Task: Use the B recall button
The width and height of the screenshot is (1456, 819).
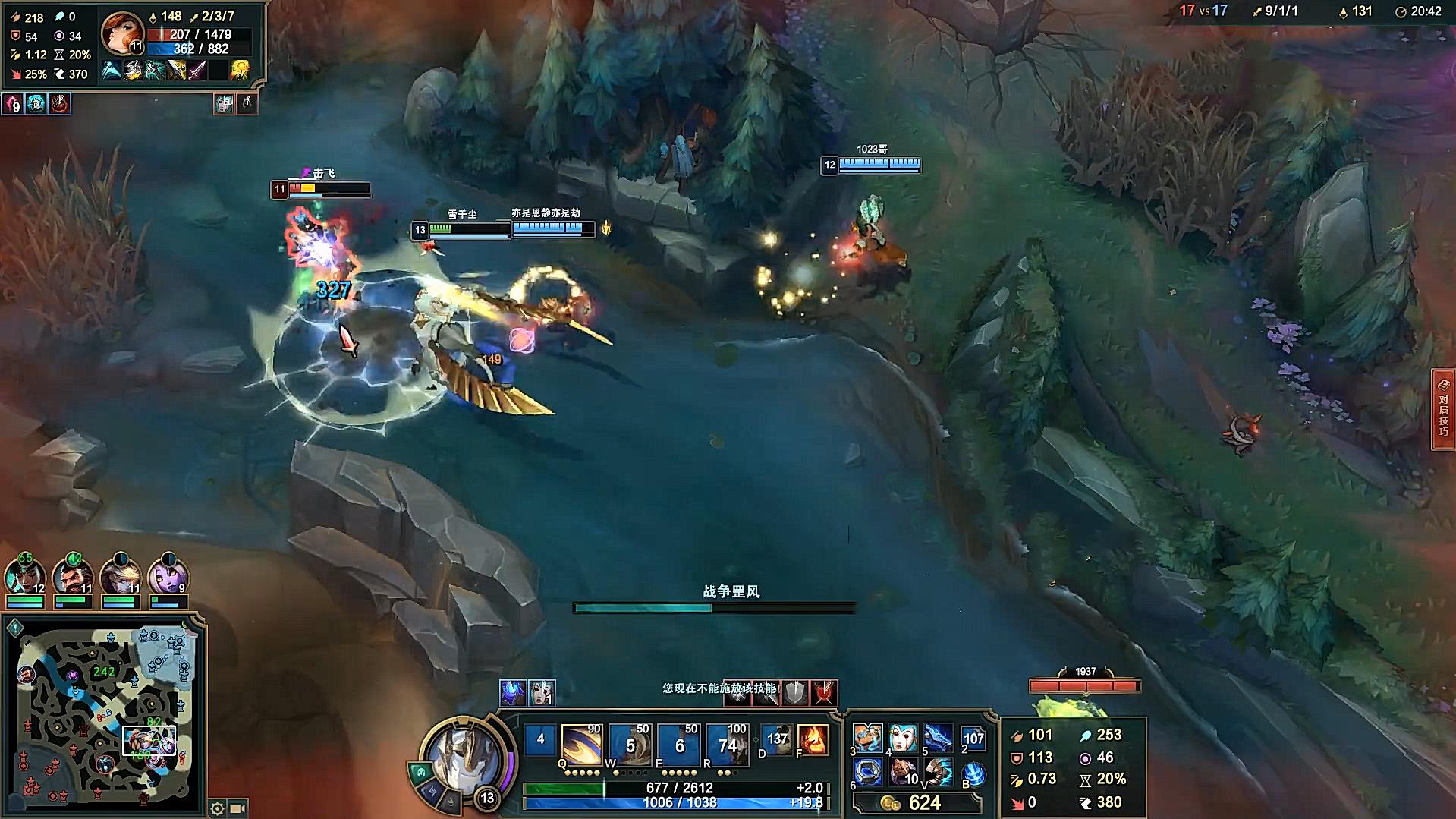Action: (x=973, y=774)
